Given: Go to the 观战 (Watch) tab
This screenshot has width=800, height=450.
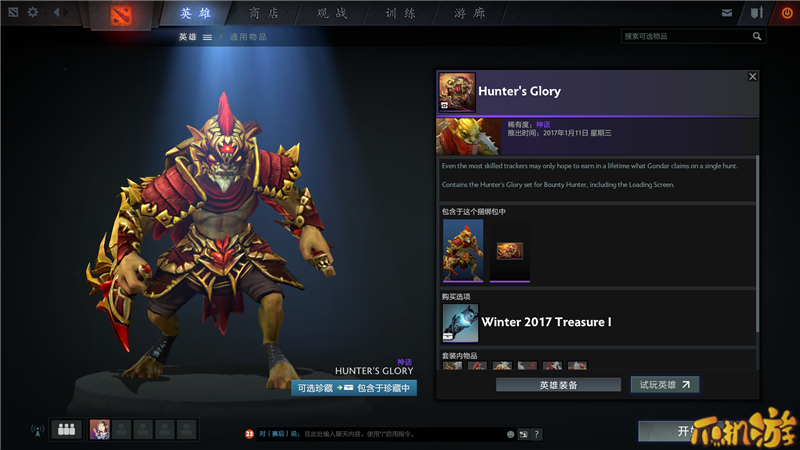Looking at the screenshot, I should click(x=331, y=13).
